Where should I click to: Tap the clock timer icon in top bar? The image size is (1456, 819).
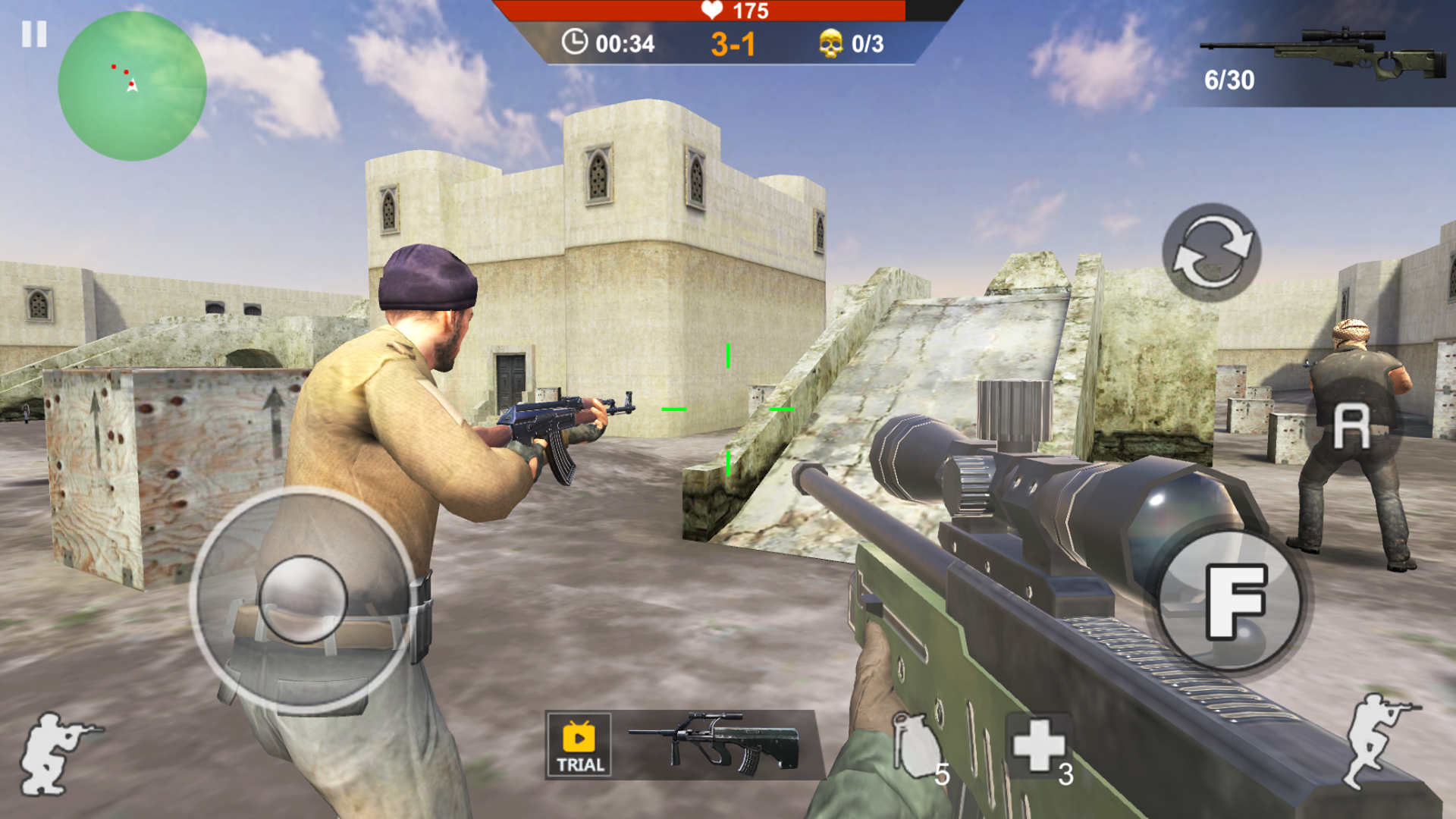point(576,43)
